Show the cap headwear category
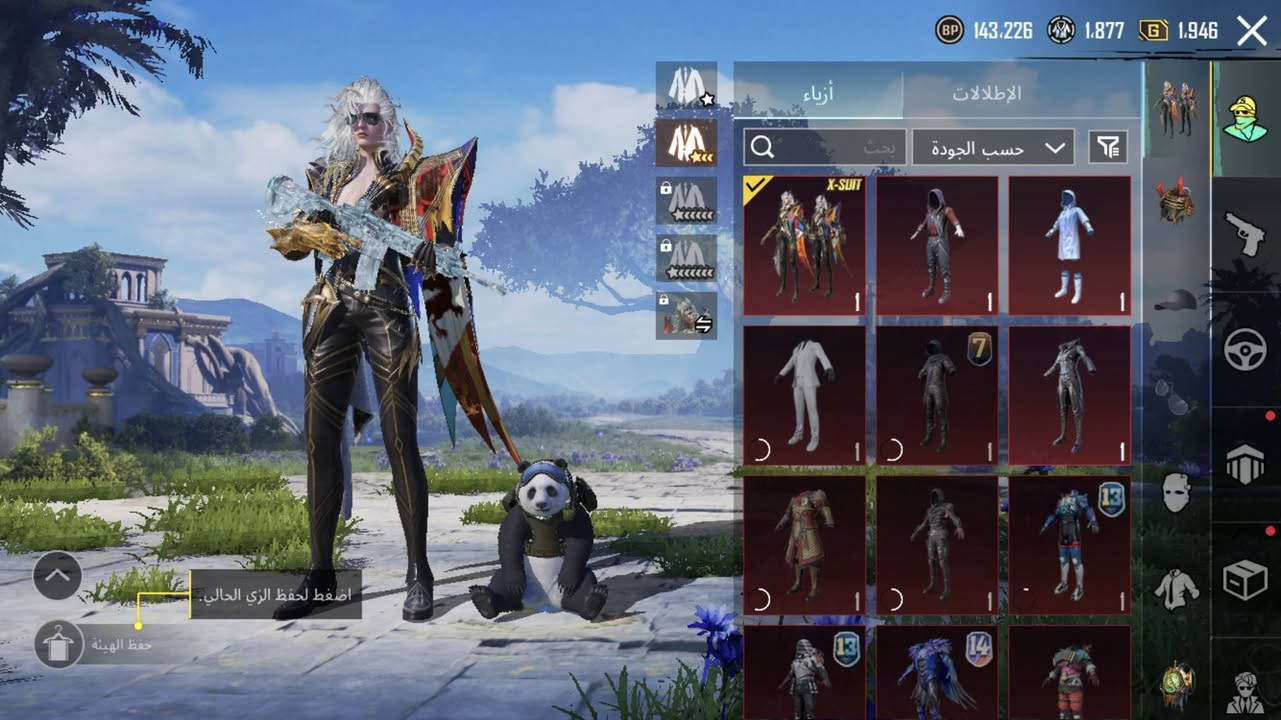 coord(1176,300)
